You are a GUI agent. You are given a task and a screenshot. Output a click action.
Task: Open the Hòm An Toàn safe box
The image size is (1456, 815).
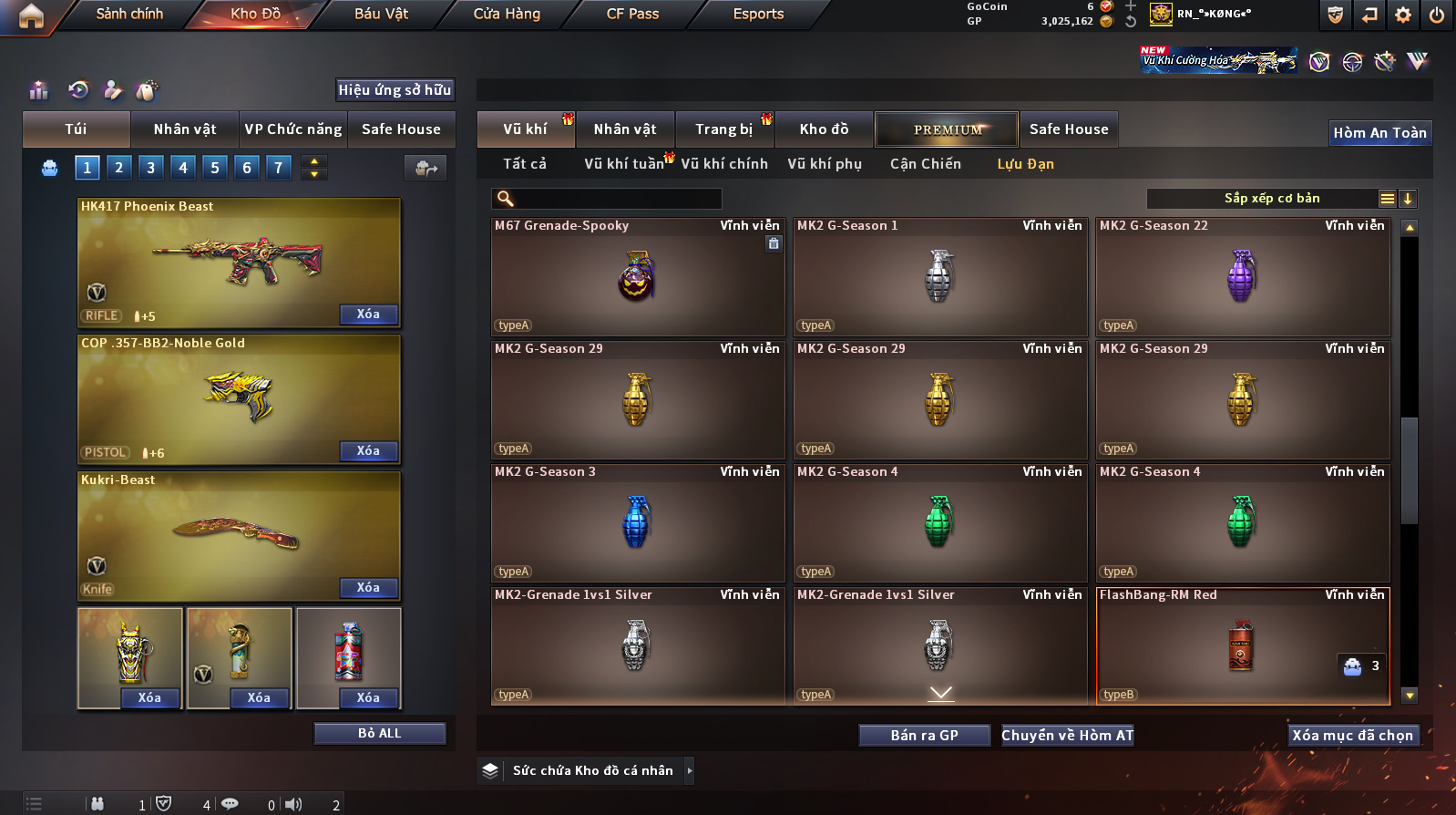point(1379,133)
